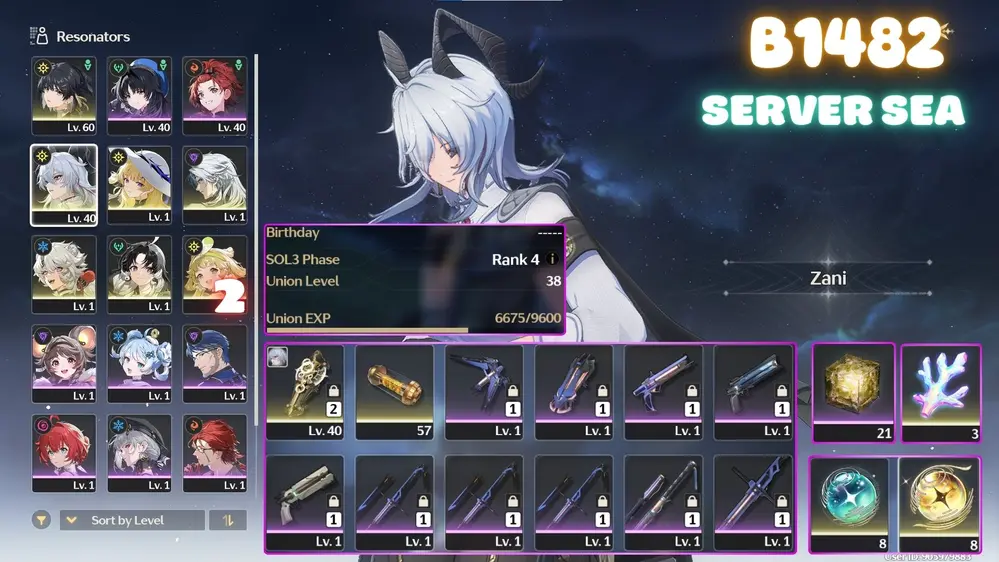
Task: Select the Lv. 40 golden gauntlets weapon
Action: pos(305,392)
